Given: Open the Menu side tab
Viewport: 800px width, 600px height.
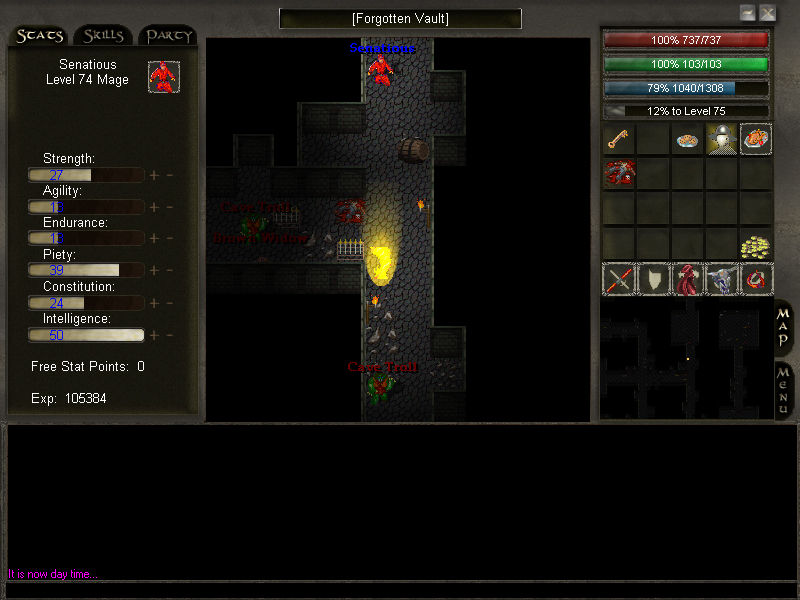Looking at the screenshot, I should coord(784,390).
